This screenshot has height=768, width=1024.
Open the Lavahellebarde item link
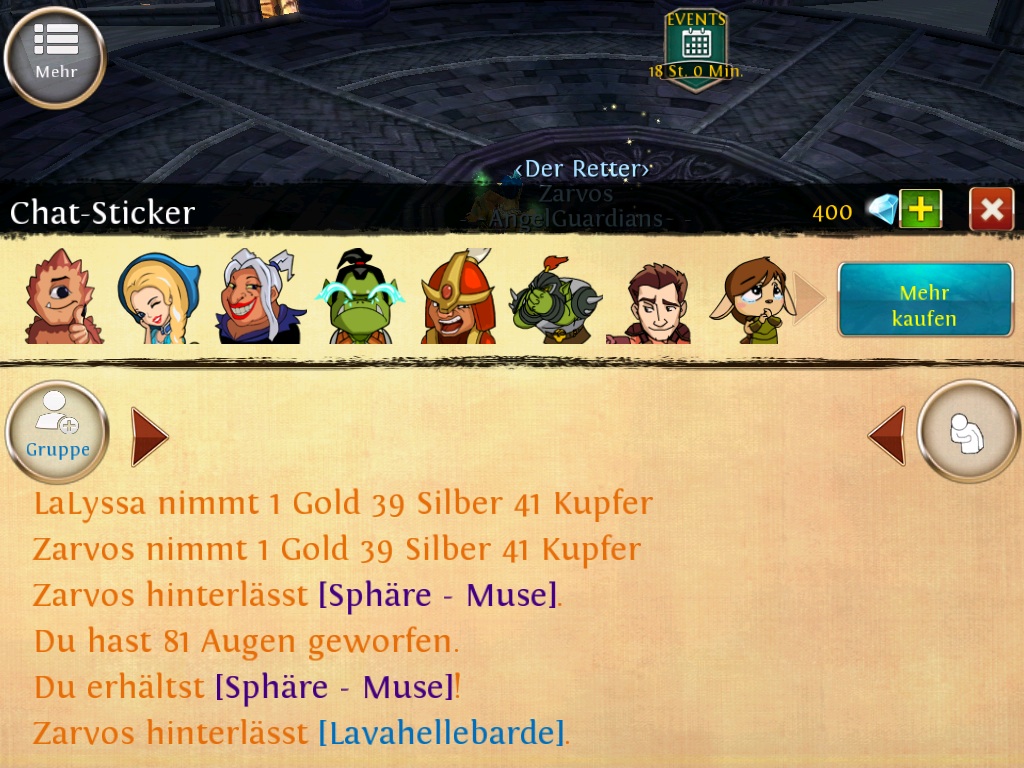tap(441, 733)
